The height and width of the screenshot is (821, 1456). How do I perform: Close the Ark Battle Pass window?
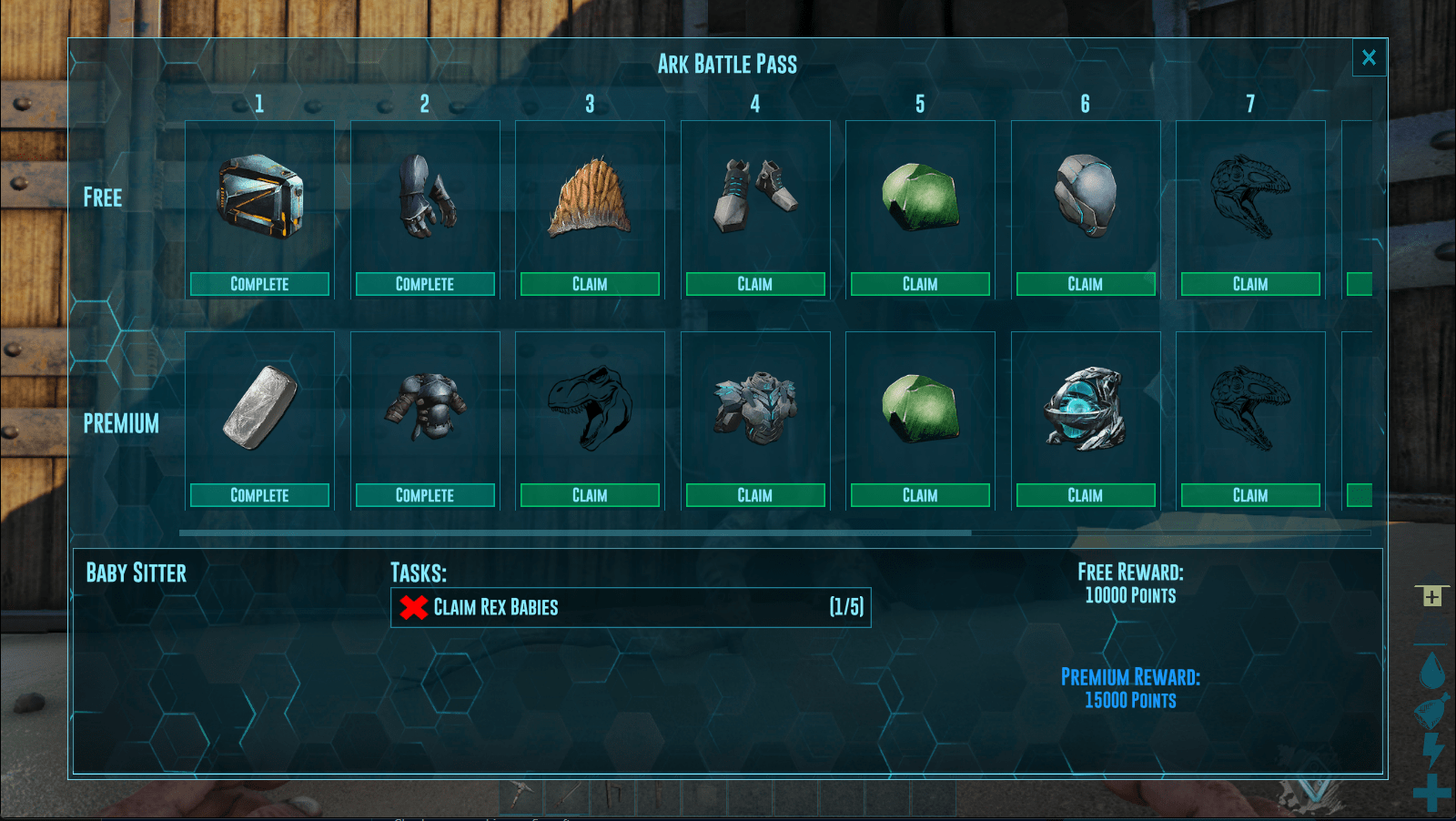pyautogui.click(x=1369, y=58)
